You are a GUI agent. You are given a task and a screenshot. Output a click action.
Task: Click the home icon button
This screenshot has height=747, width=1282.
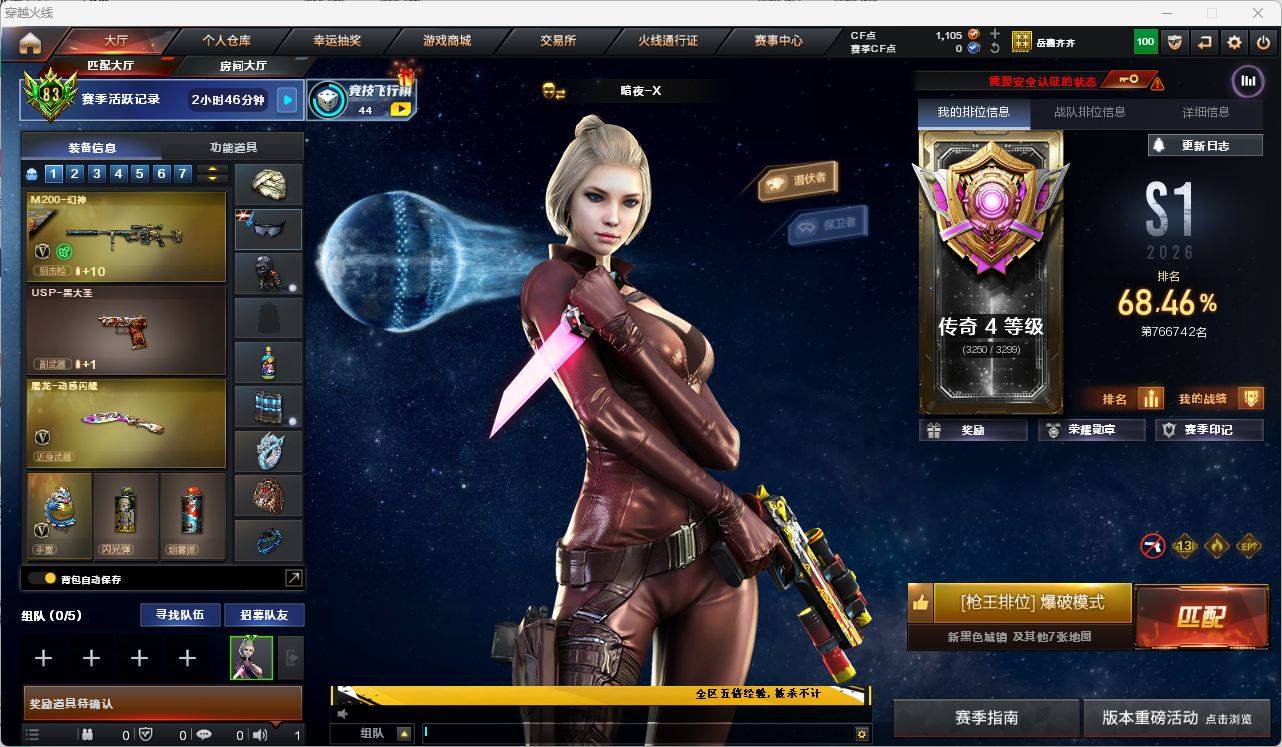pos(30,42)
